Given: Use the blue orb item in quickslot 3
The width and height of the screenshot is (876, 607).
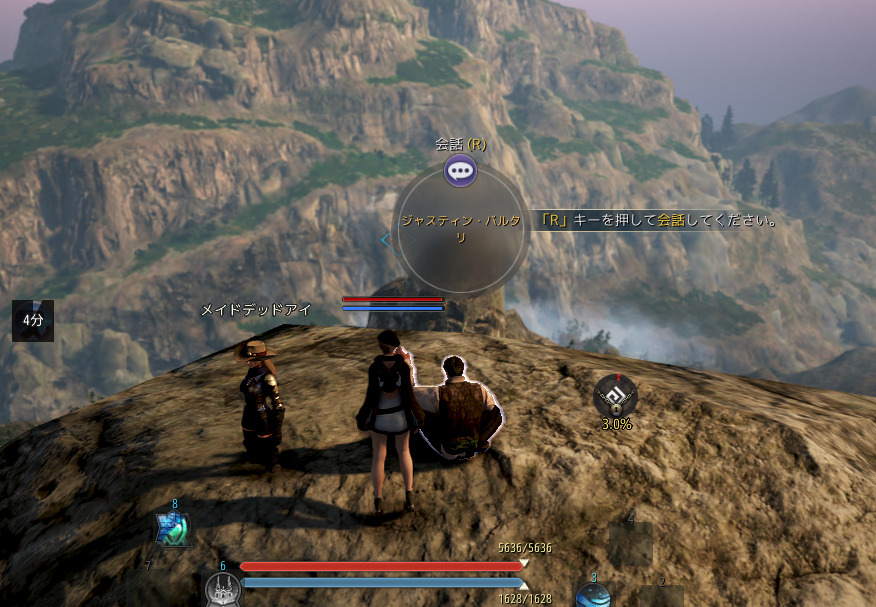Looking at the screenshot, I should [592, 596].
